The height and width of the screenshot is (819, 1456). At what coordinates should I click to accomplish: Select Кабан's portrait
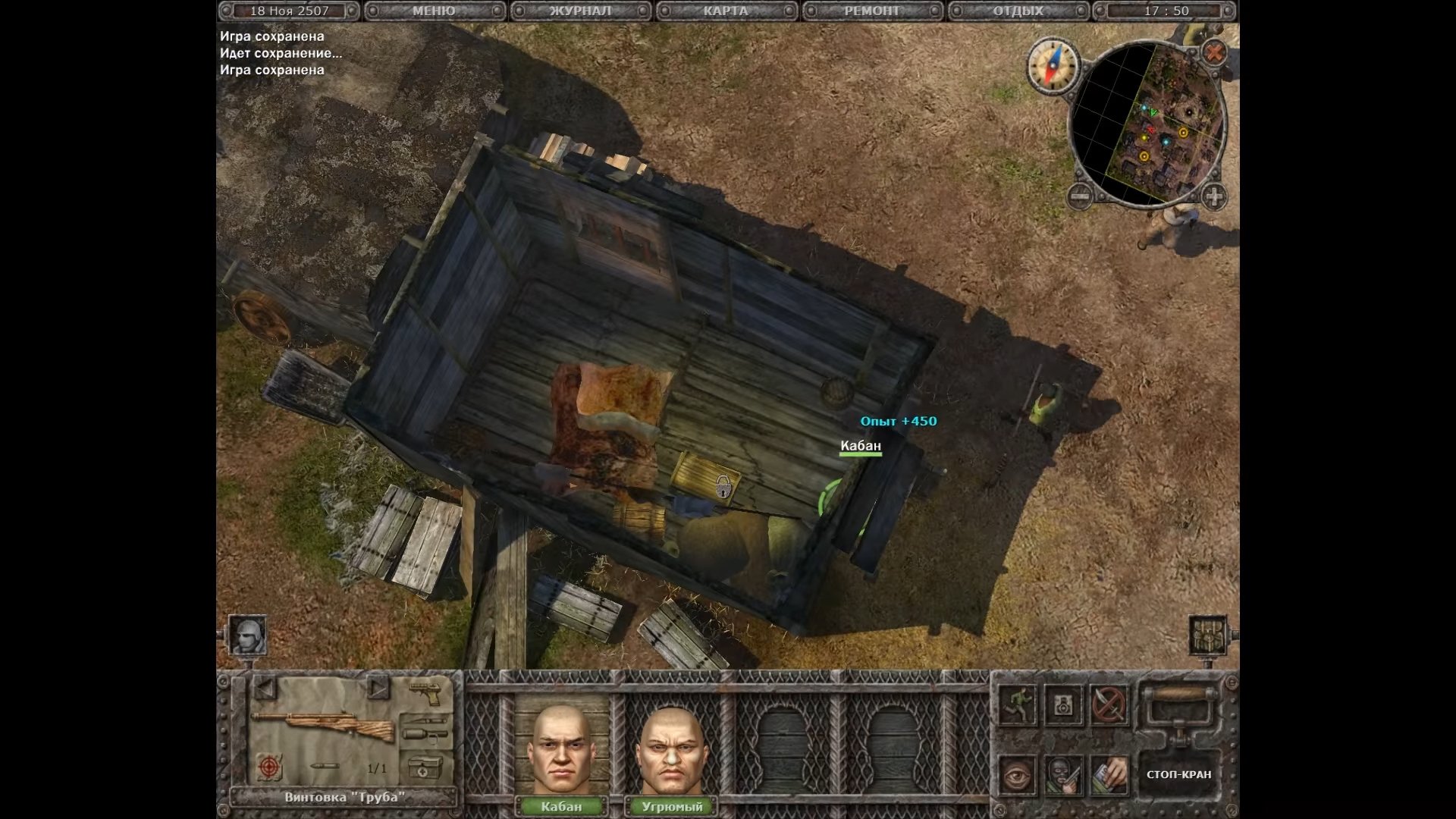pyautogui.click(x=561, y=750)
